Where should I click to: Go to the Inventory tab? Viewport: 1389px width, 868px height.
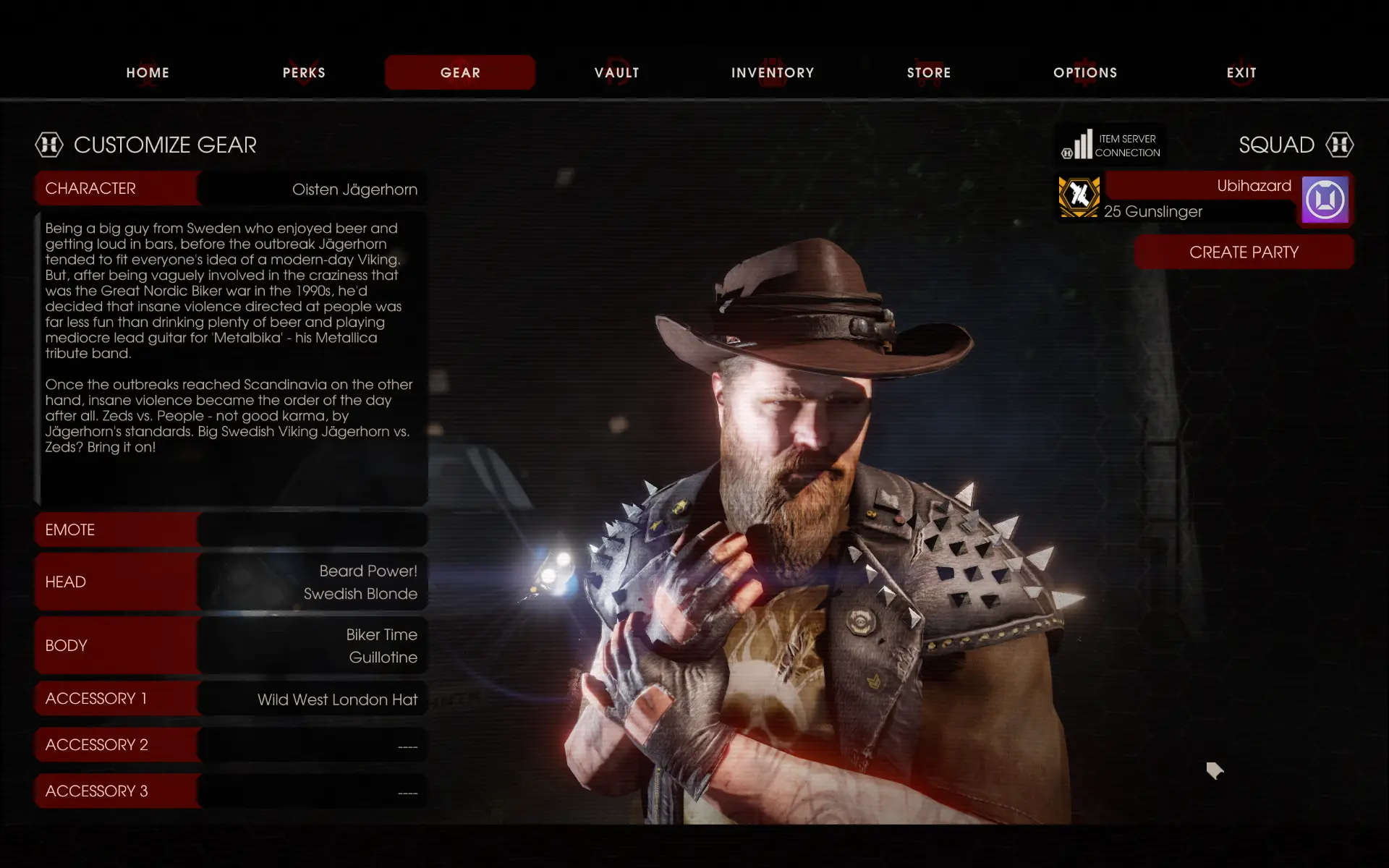point(773,72)
